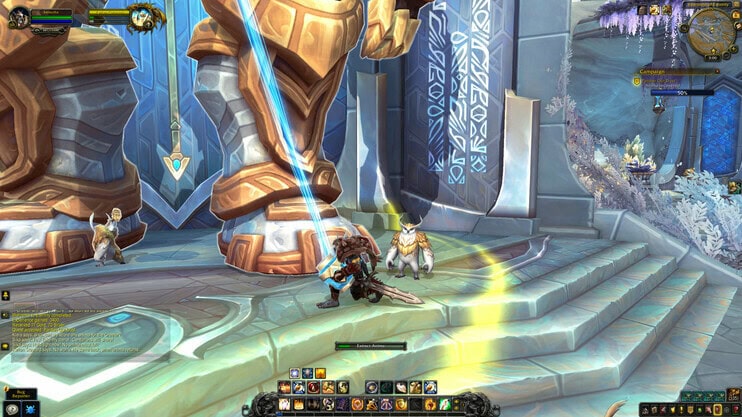Viewport: 742px width, 417px height.
Task: Click the zone name above the minimap
Action: (x=708, y=4)
